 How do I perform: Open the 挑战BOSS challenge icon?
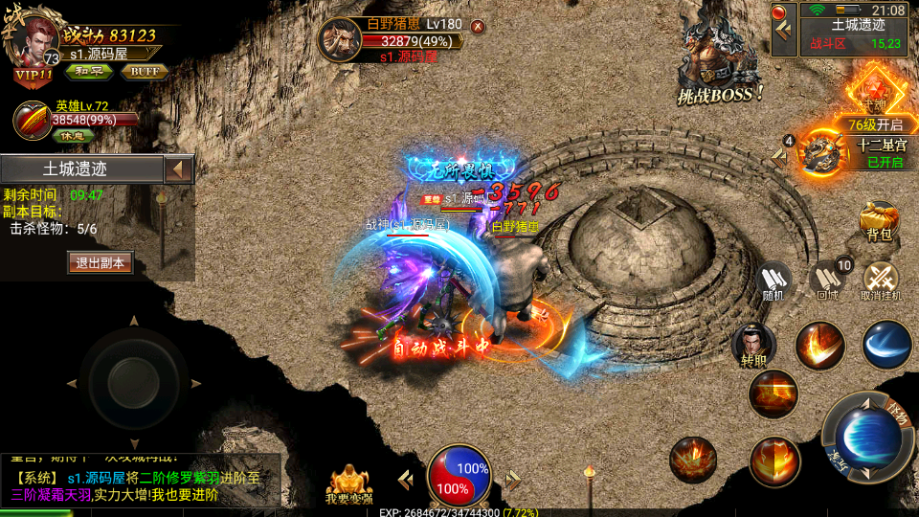[720, 65]
